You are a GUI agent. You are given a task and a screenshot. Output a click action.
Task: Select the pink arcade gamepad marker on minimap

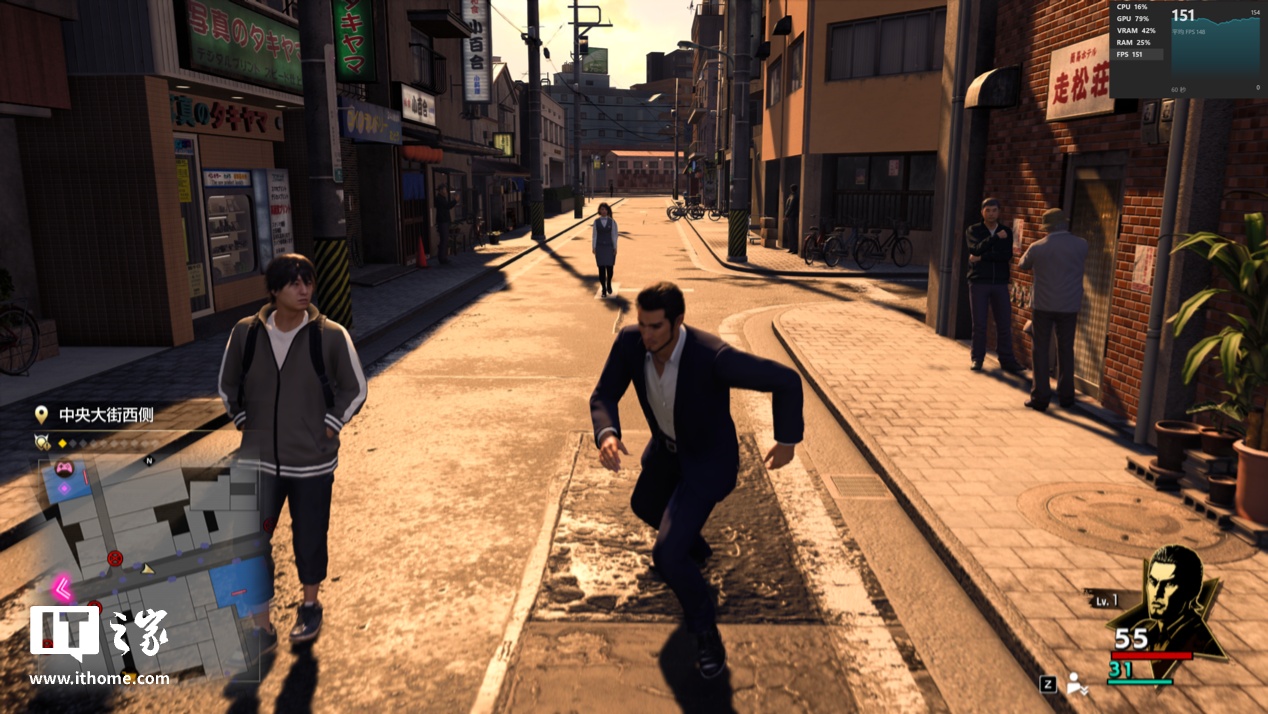coord(63,467)
